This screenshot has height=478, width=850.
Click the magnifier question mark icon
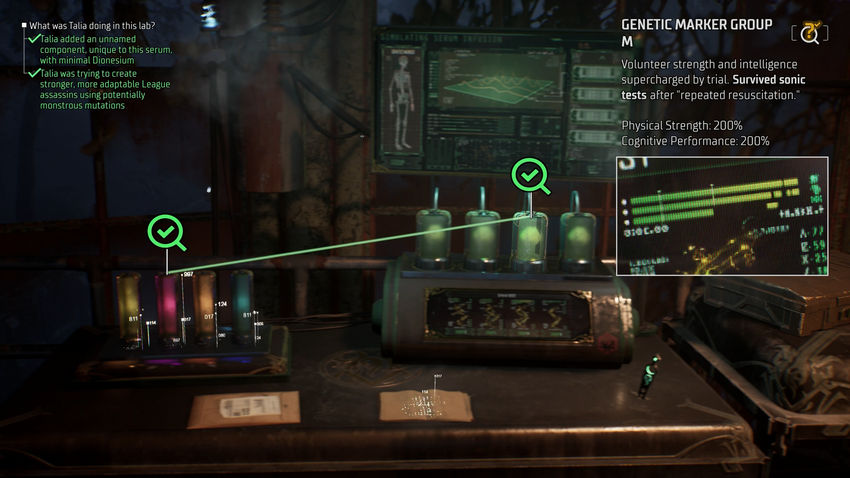[x=809, y=33]
